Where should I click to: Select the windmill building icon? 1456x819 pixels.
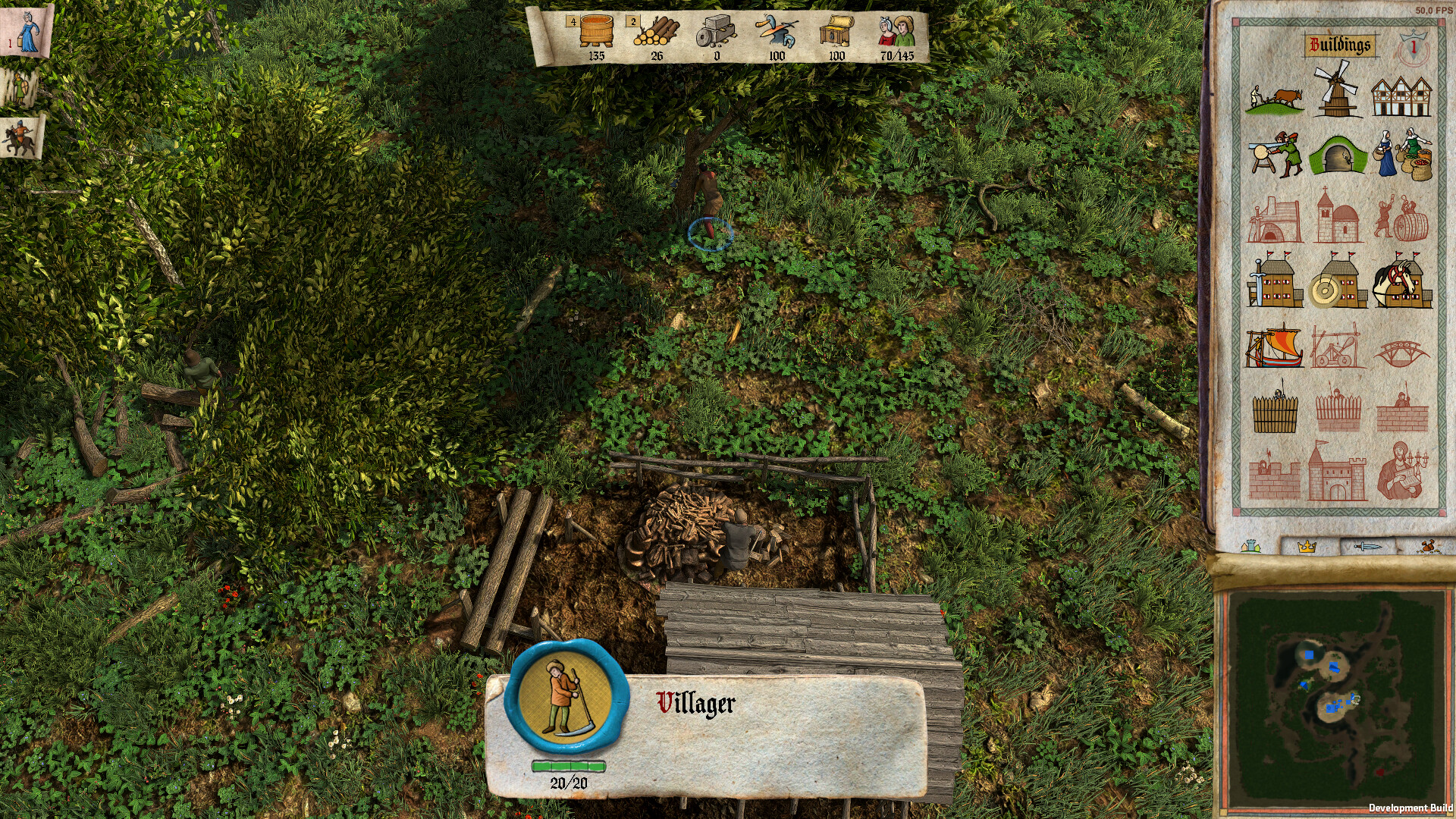pos(1338,95)
